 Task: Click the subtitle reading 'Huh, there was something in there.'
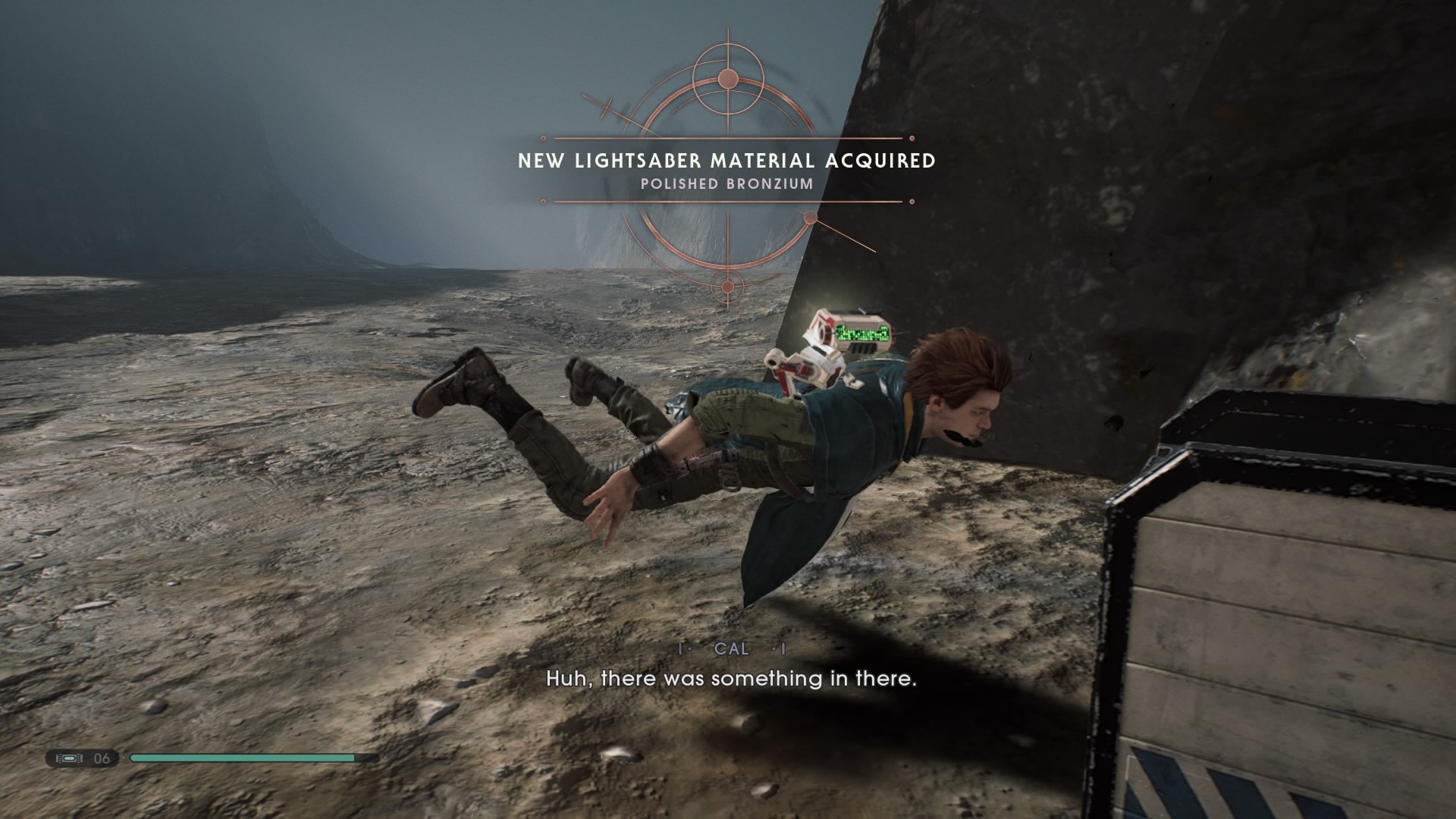click(x=730, y=679)
